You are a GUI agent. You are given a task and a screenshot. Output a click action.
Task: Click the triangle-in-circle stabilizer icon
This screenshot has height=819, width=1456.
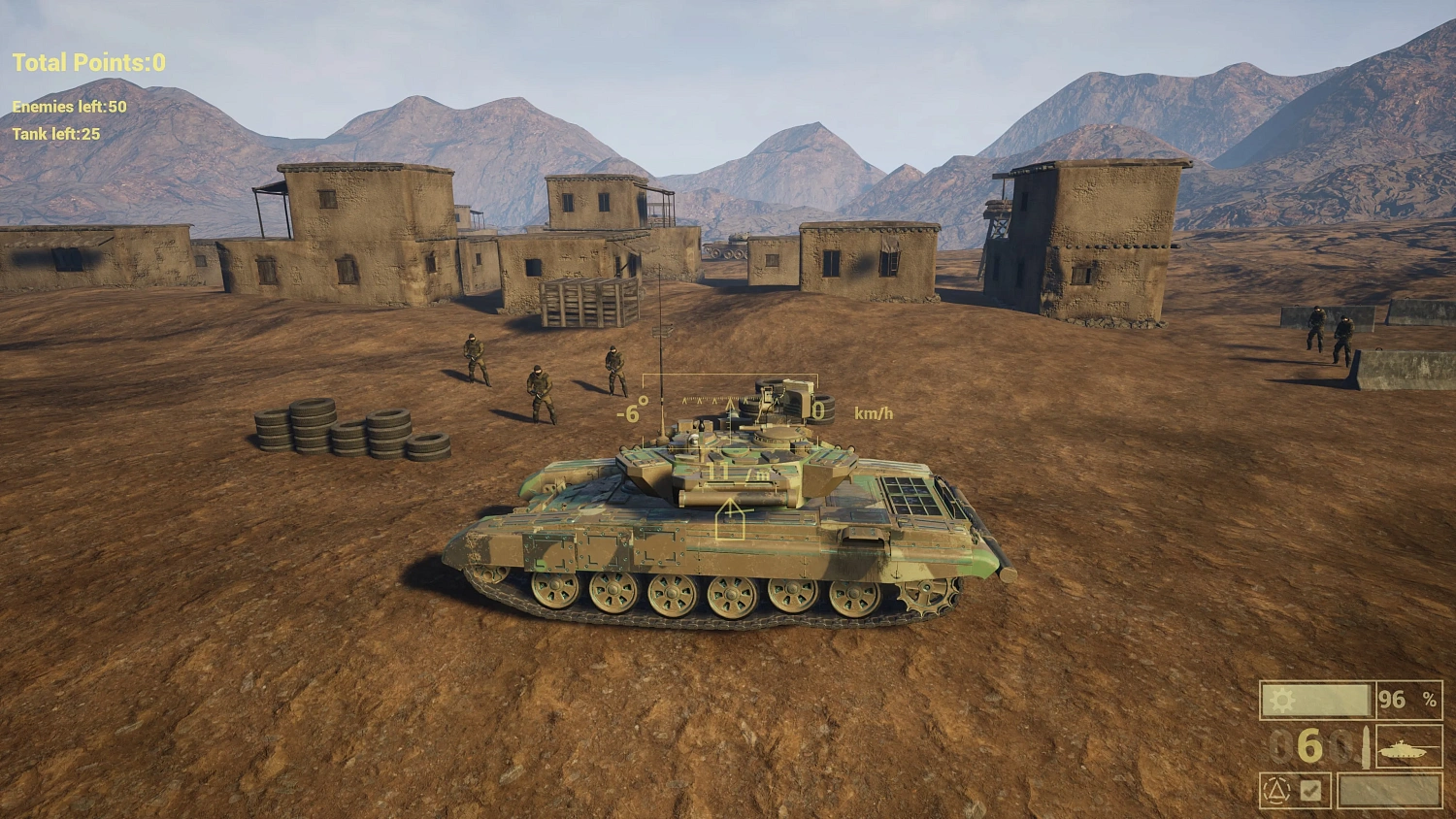(1277, 789)
